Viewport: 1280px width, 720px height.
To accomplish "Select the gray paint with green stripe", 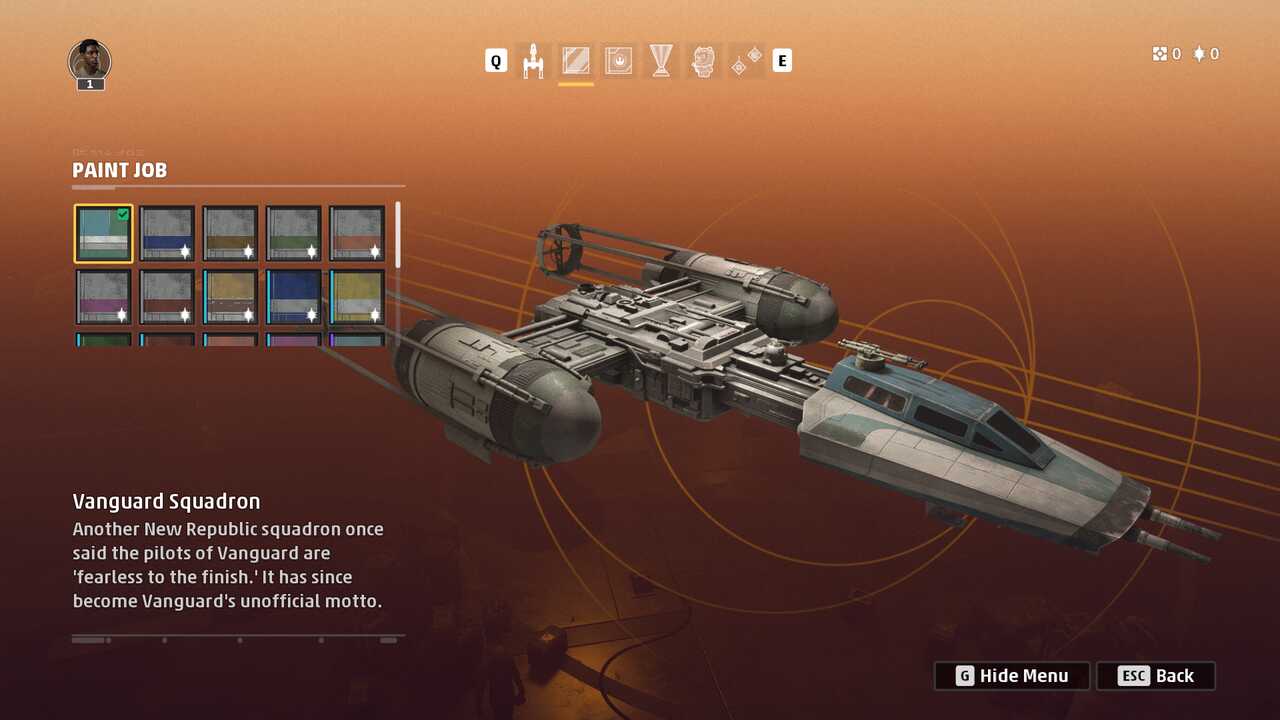I will 294,234.
